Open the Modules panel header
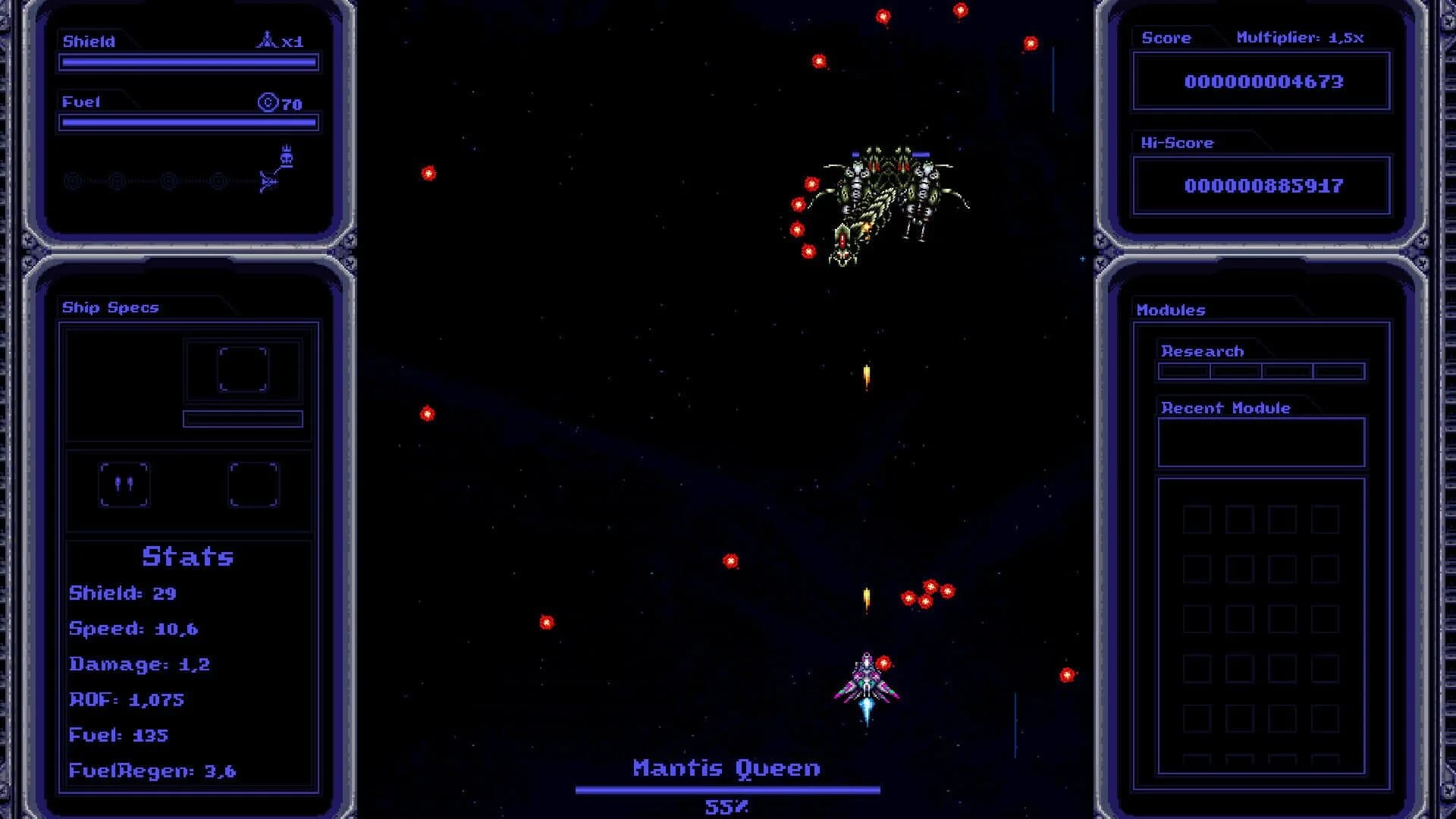Viewport: 1456px width, 819px height. click(1170, 309)
